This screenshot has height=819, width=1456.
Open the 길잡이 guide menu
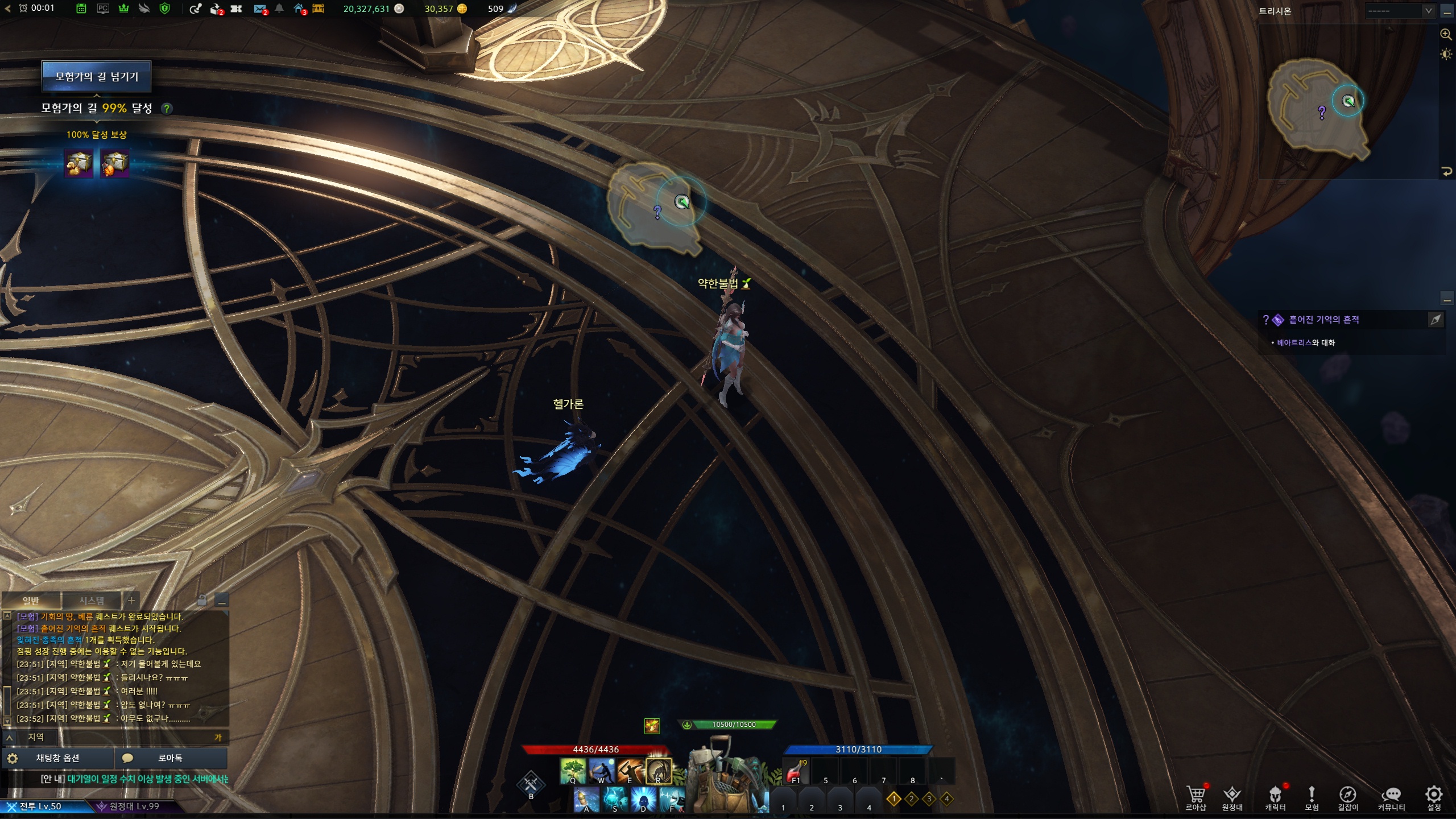pyautogui.click(x=1347, y=796)
